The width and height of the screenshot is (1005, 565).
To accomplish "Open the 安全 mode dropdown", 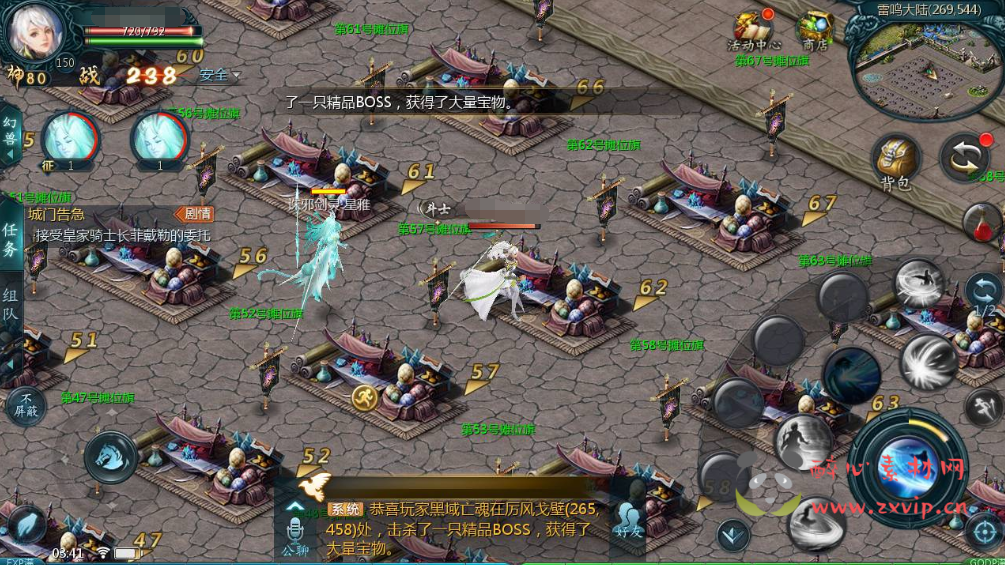I will (220, 75).
